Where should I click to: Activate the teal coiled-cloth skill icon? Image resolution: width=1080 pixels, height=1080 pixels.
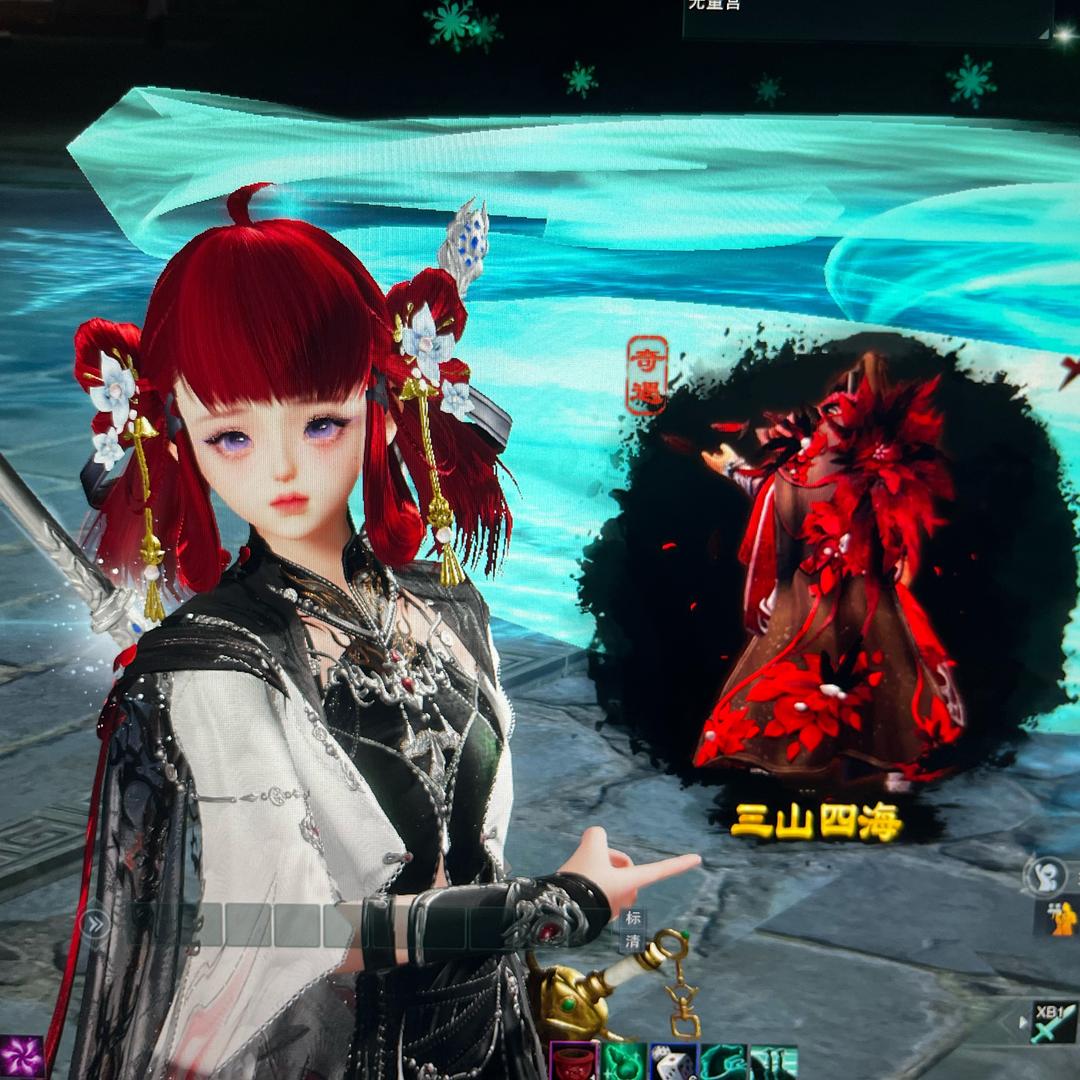coord(722,1062)
